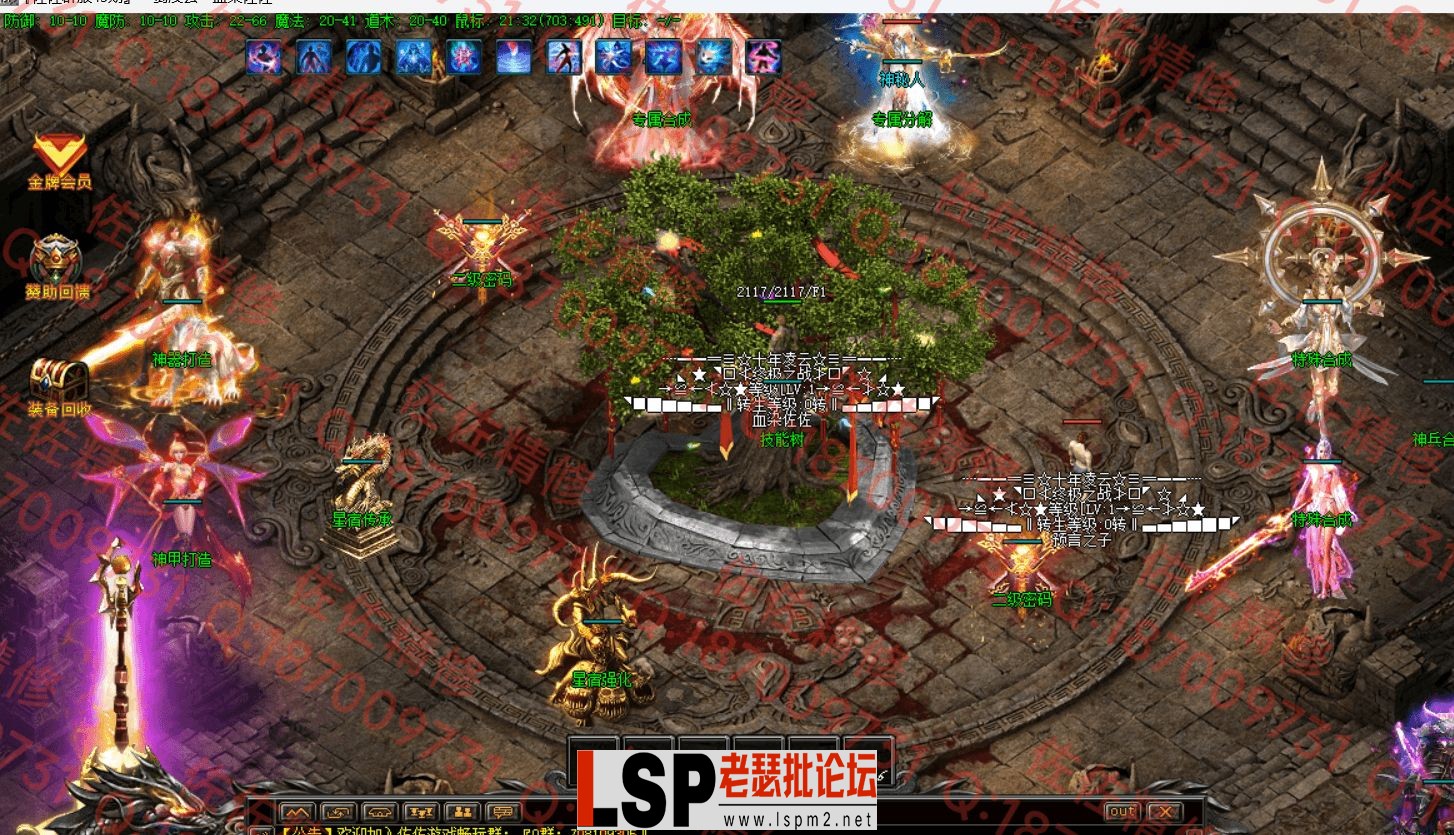Image resolution: width=1454 pixels, height=835 pixels.
Task: Close the game with the X button
Action: tap(1164, 811)
